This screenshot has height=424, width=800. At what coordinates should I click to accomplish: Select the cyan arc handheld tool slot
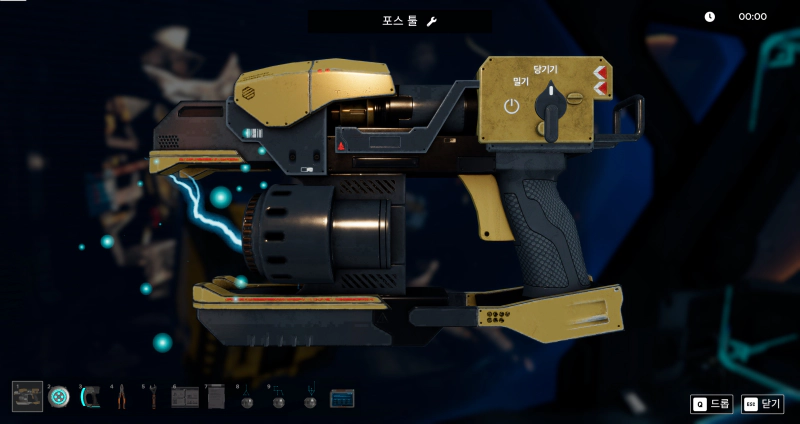coord(90,397)
